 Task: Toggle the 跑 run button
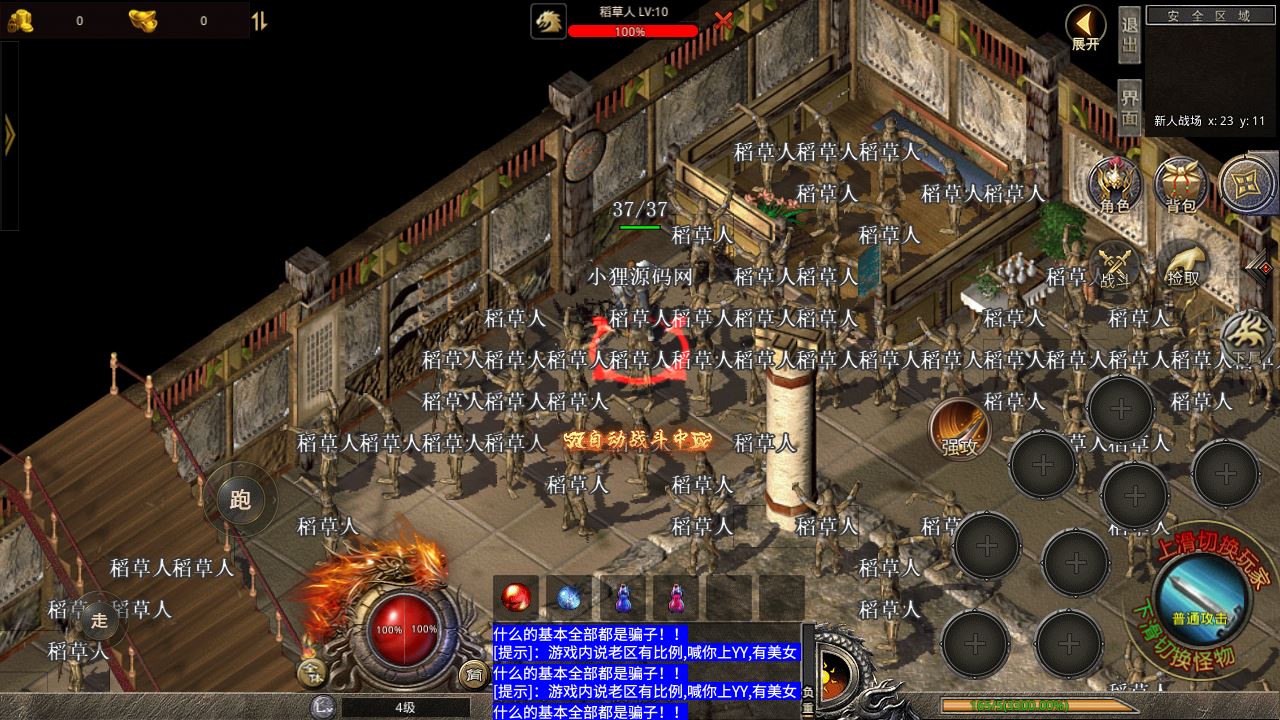point(240,500)
